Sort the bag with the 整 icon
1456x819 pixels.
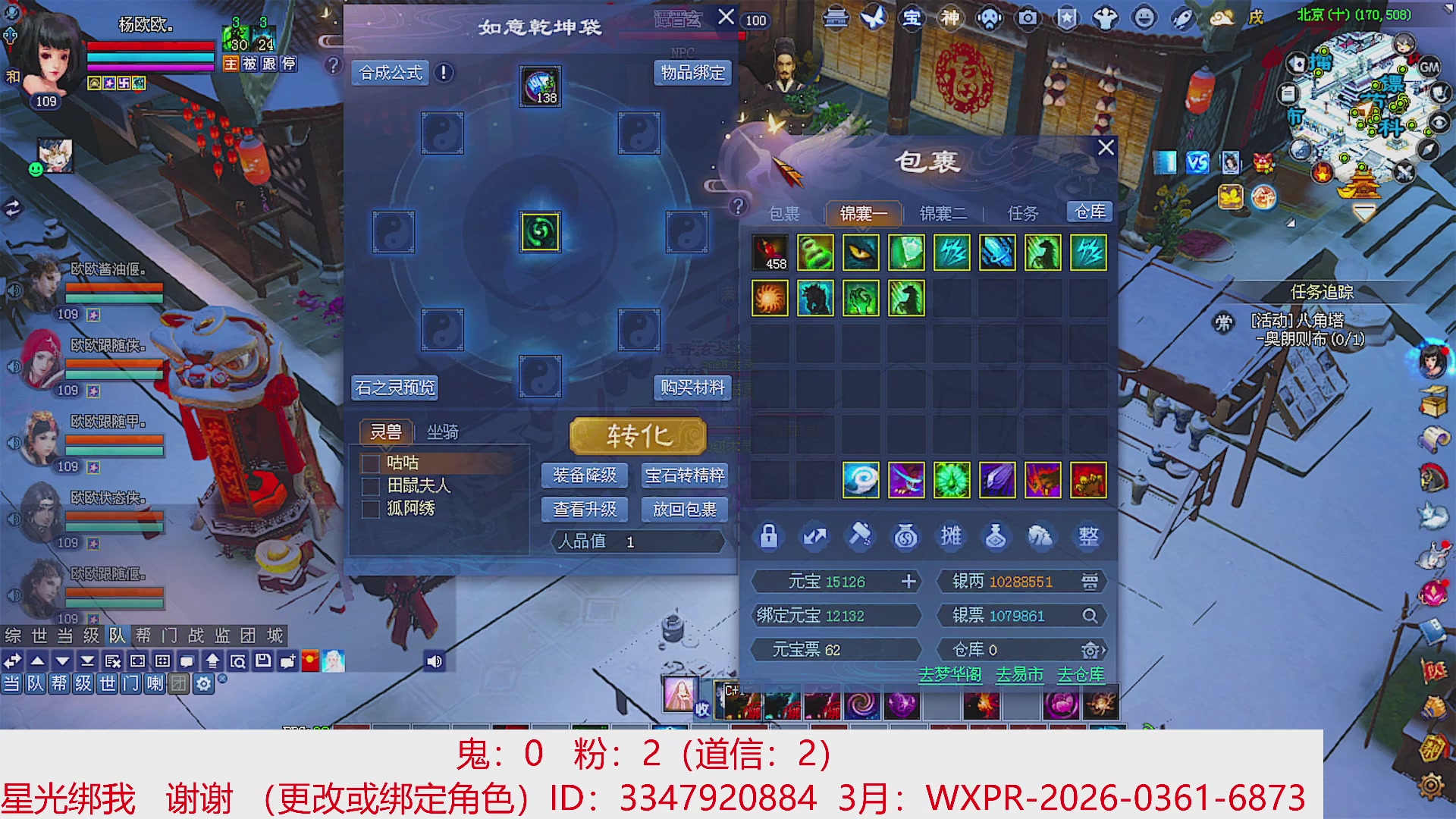(1087, 535)
